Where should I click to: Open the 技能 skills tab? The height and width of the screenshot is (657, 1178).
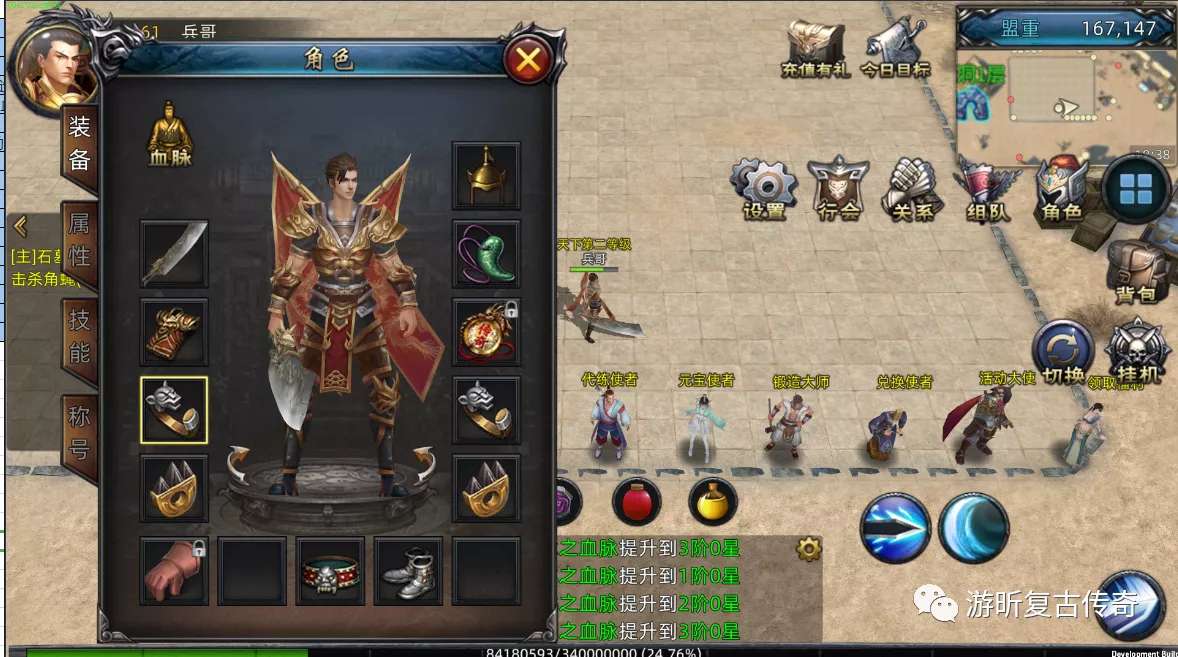coord(80,336)
